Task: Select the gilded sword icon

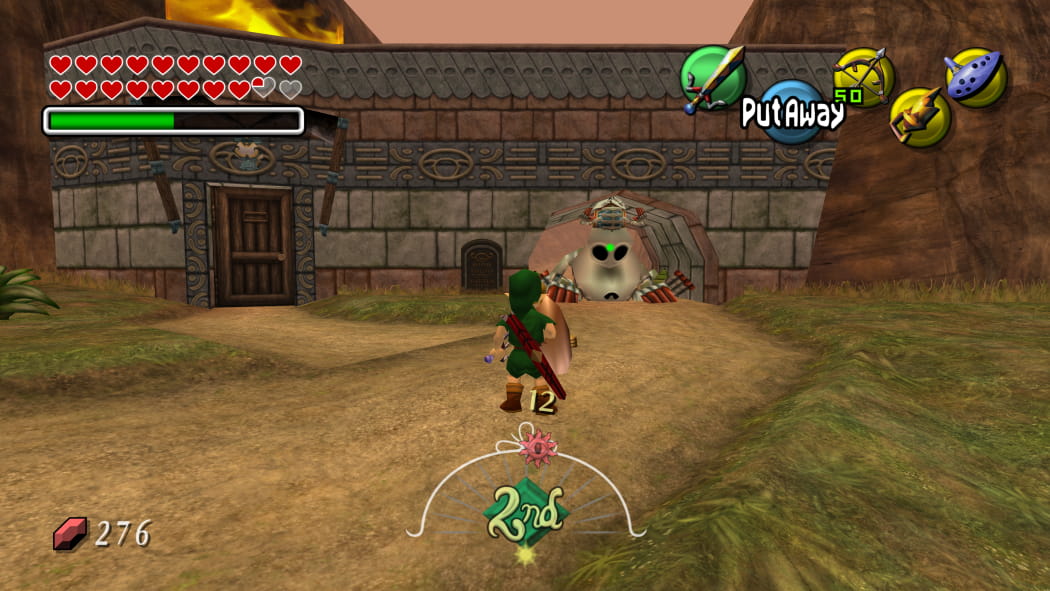Action: coord(713,77)
